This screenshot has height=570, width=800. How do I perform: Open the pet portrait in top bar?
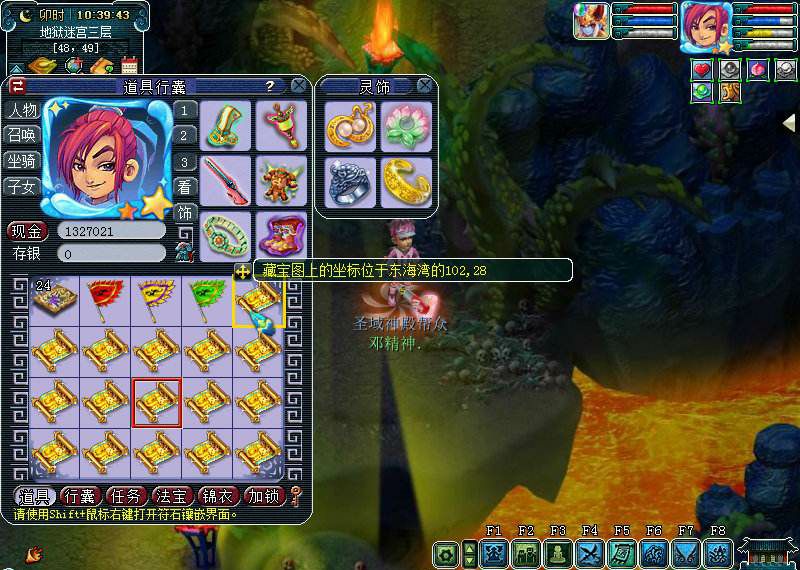coord(592,20)
